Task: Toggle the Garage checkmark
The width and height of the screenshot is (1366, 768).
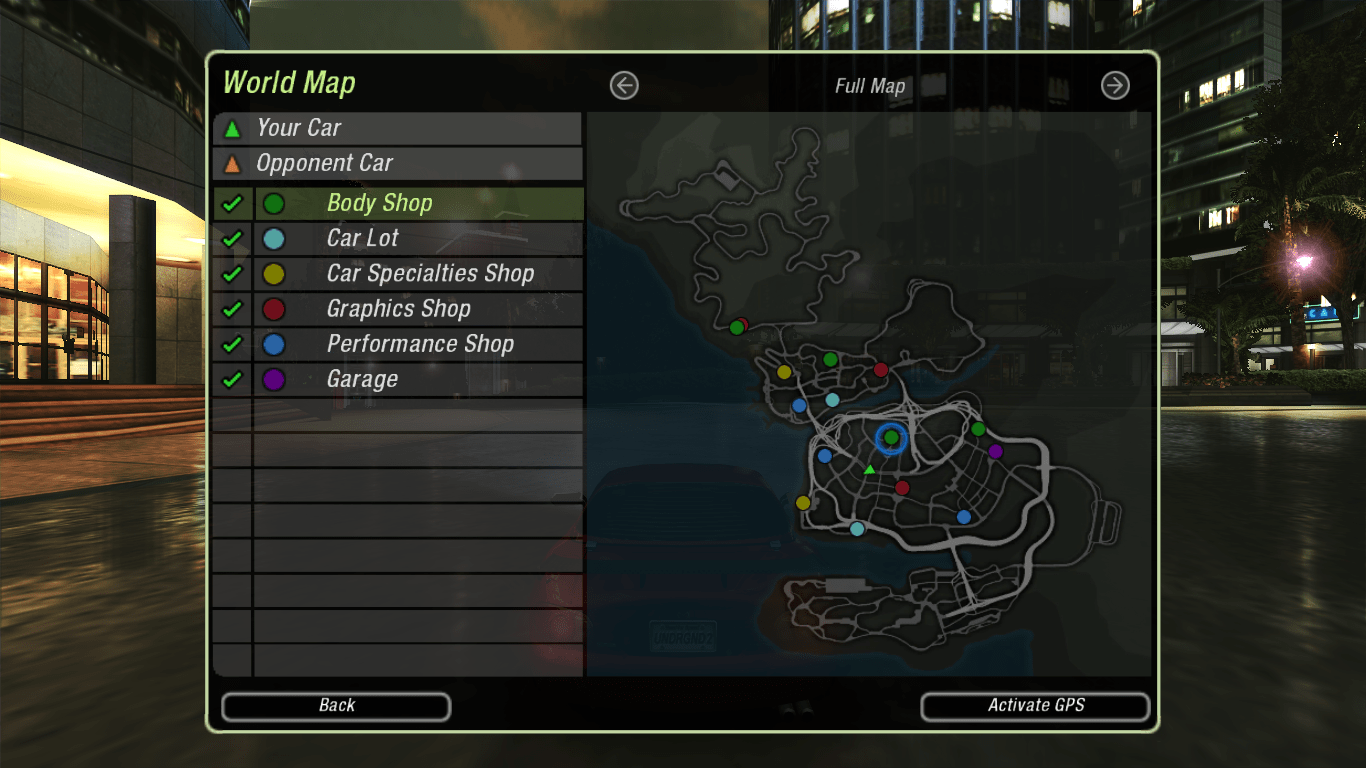Action: point(232,380)
